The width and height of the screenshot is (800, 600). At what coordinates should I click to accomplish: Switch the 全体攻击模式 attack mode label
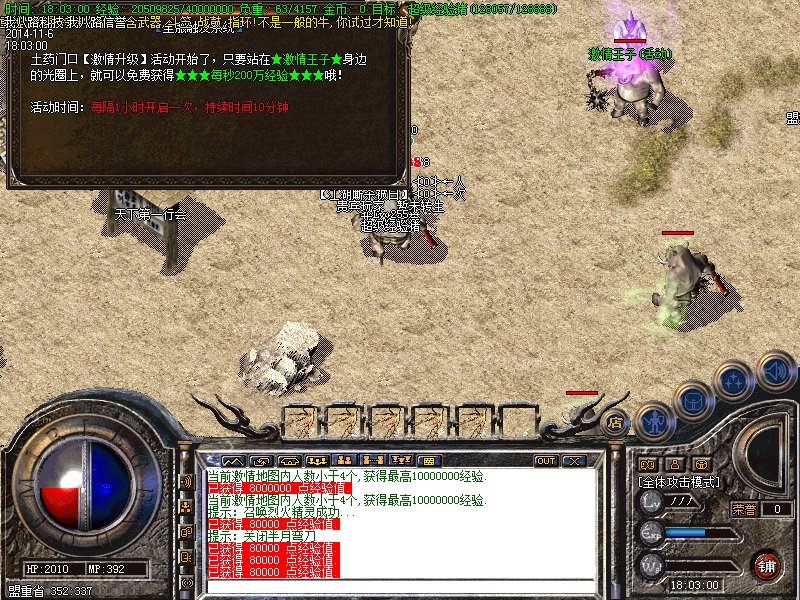coord(680,482)
